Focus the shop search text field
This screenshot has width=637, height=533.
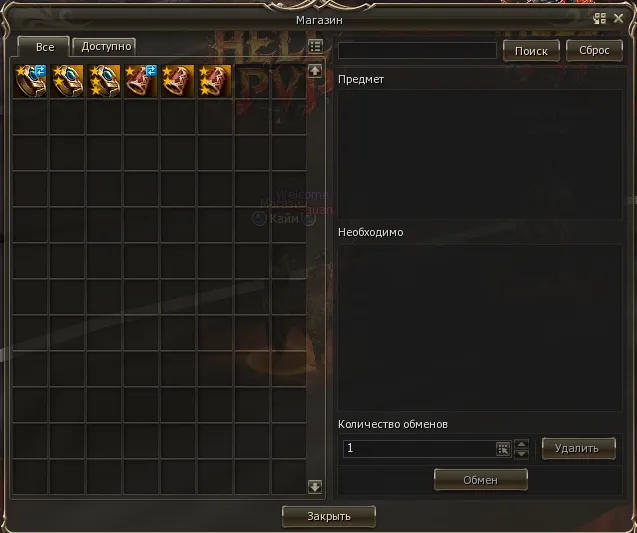(x=417, y=50)
